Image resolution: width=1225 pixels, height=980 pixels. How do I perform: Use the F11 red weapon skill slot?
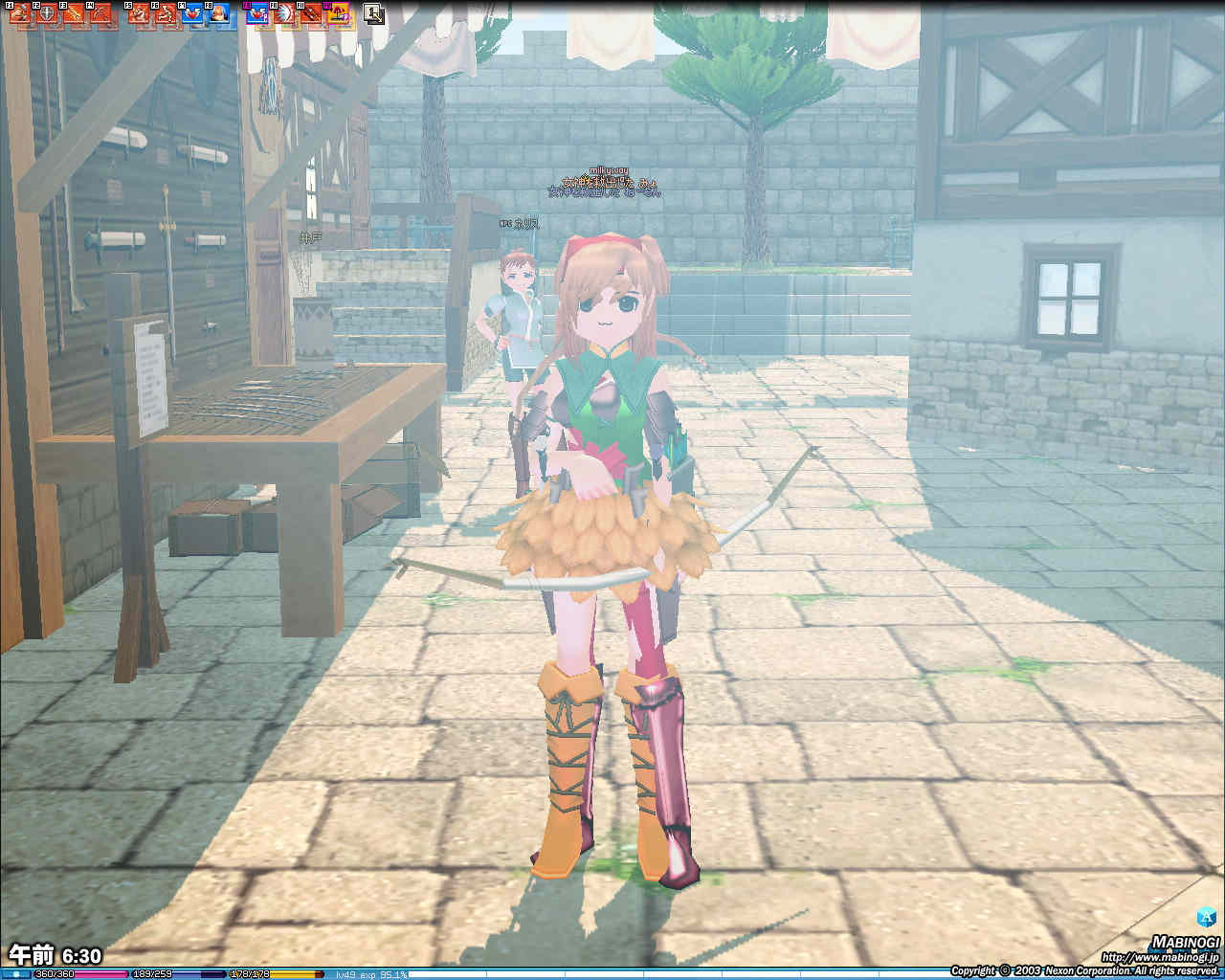(311, 13)
